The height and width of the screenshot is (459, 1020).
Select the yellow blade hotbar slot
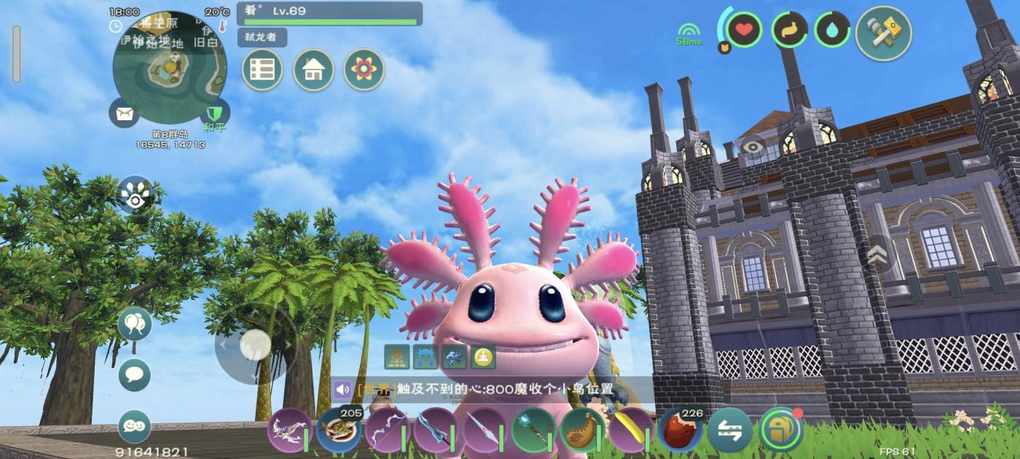point(631,431)
